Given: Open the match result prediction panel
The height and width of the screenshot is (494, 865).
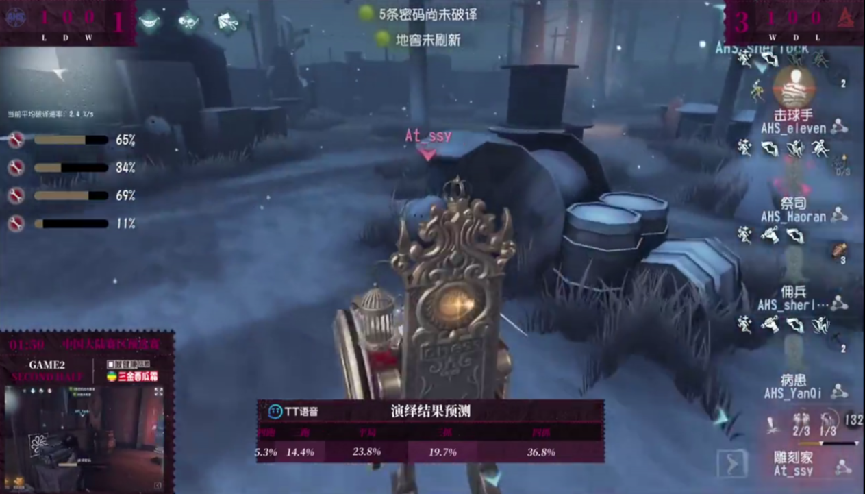Looking at the screenshot, I should click(x=430, y=431).
